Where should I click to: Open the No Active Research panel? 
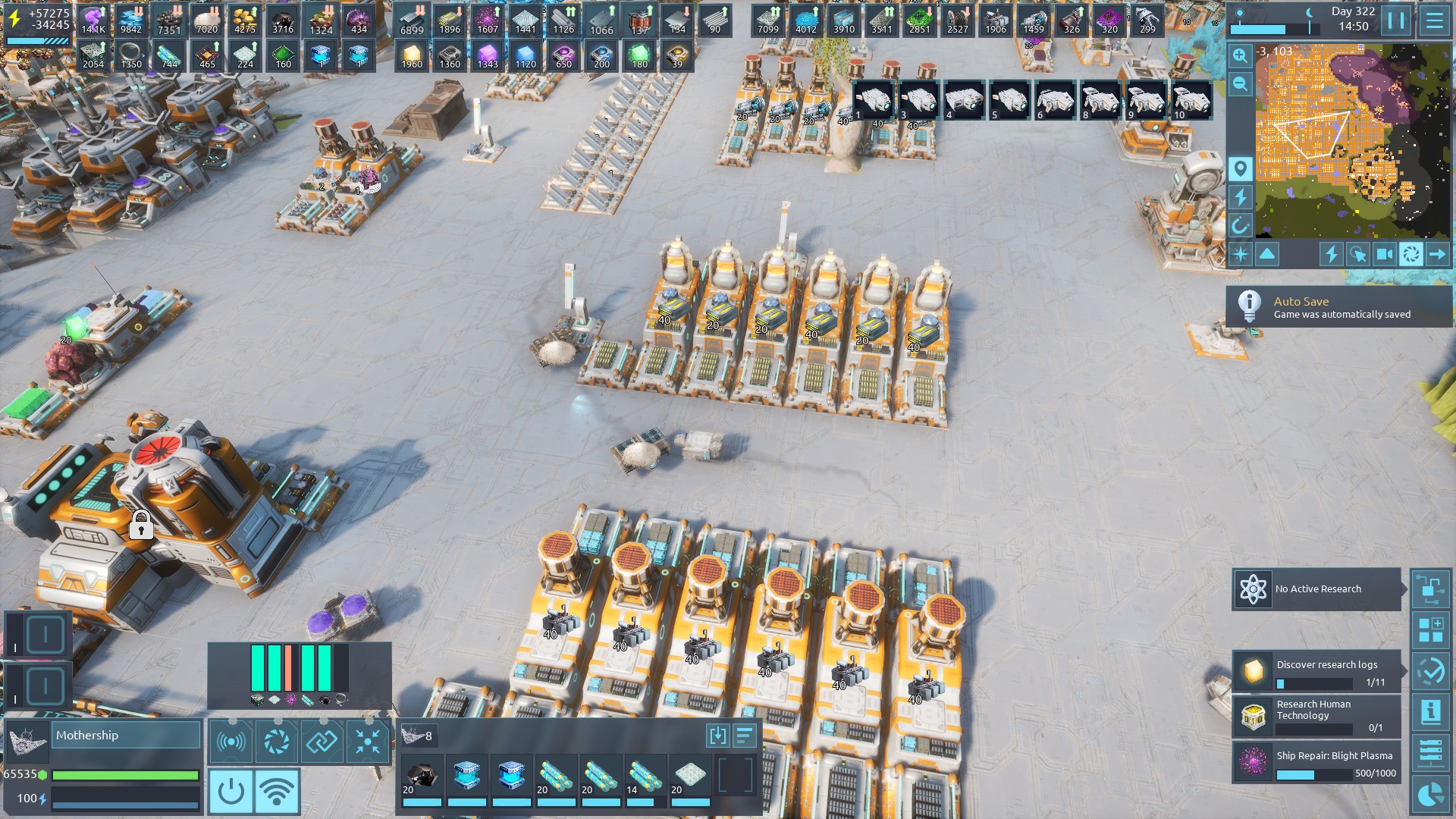click(x=1317, y=589)
